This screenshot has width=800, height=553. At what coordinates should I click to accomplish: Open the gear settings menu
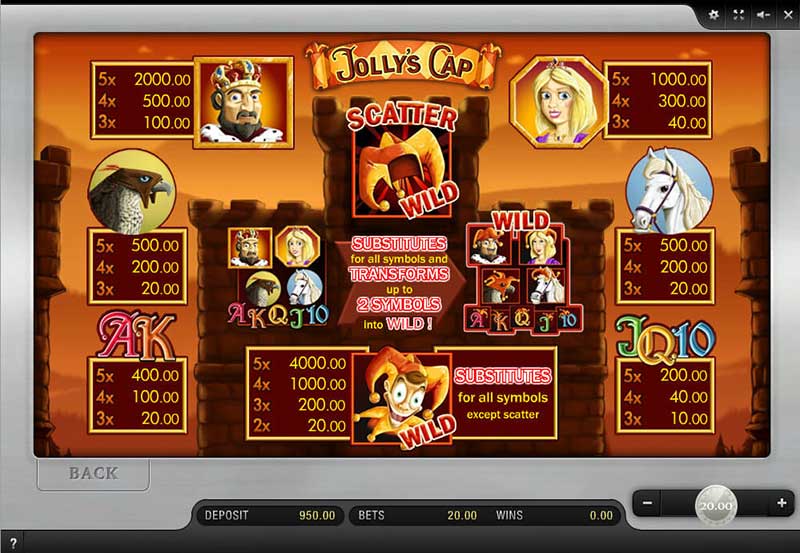714,15
